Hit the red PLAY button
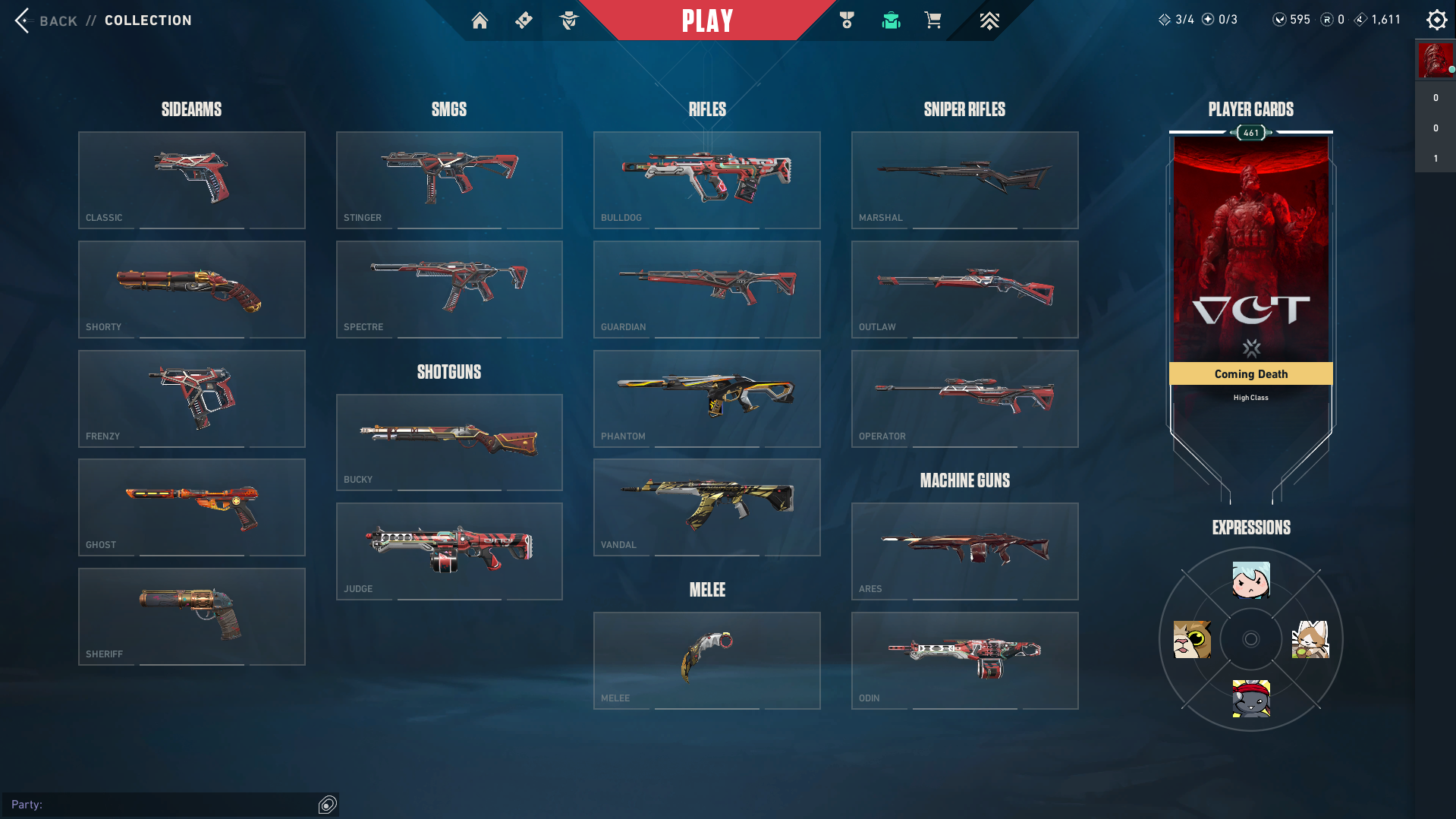The image size is (1456, 819). (x=707, y=20)
